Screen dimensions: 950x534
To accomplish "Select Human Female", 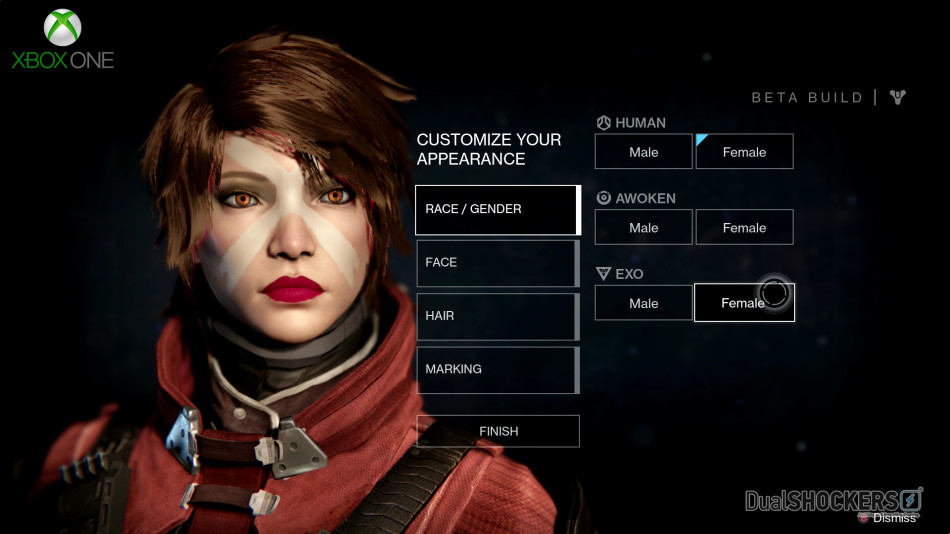I will [x=744, y=152].
